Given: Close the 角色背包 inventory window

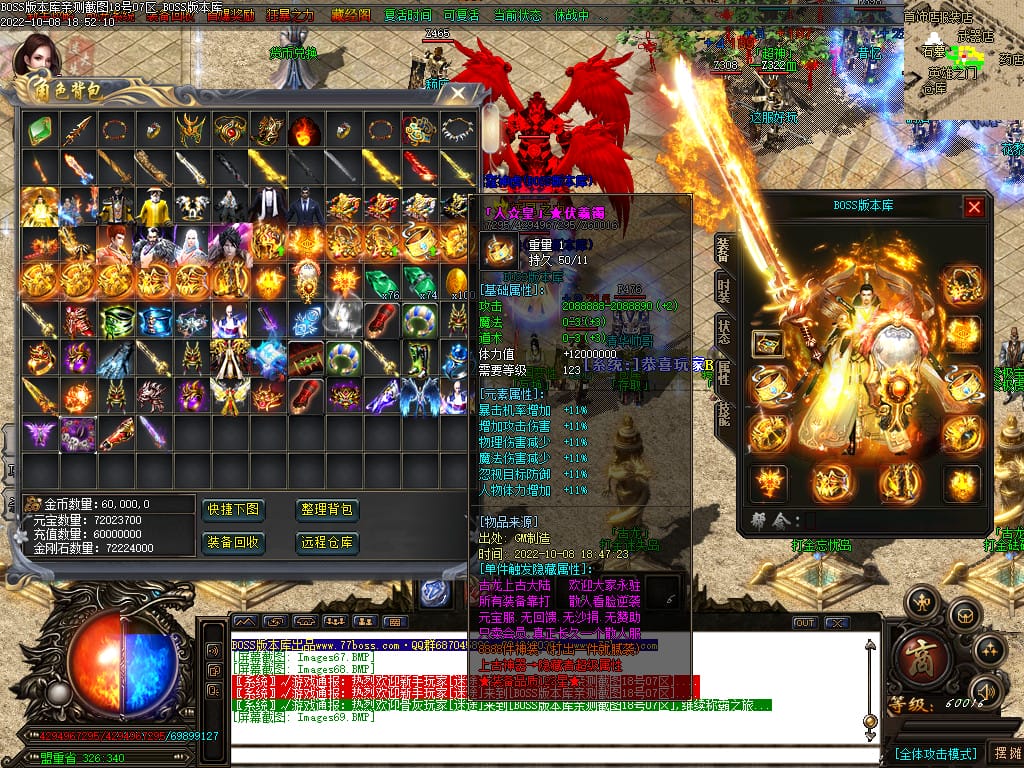Looking at the screenshot, I should pos(457,95).
